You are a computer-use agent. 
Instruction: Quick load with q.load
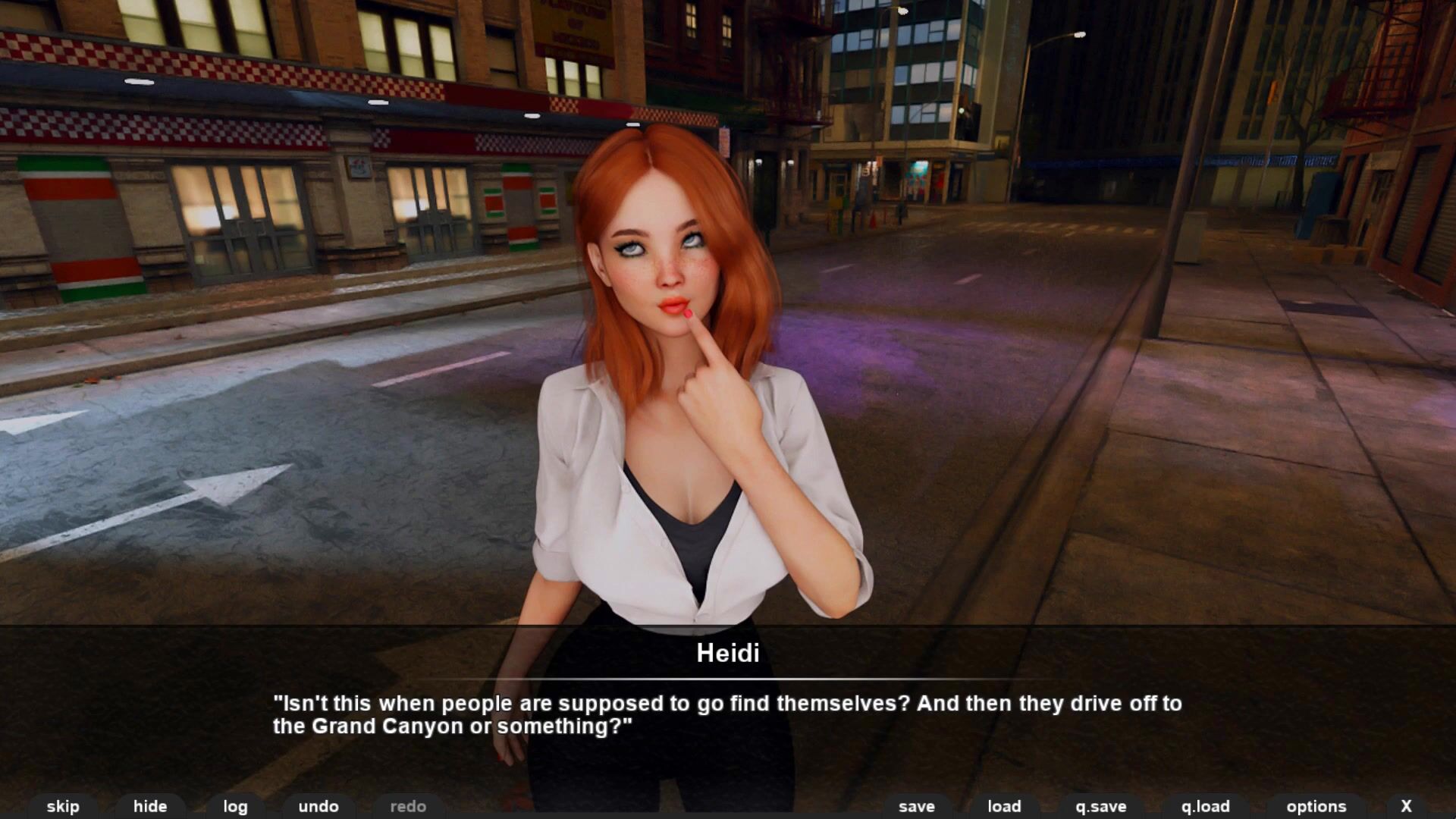pos(1206,806)
